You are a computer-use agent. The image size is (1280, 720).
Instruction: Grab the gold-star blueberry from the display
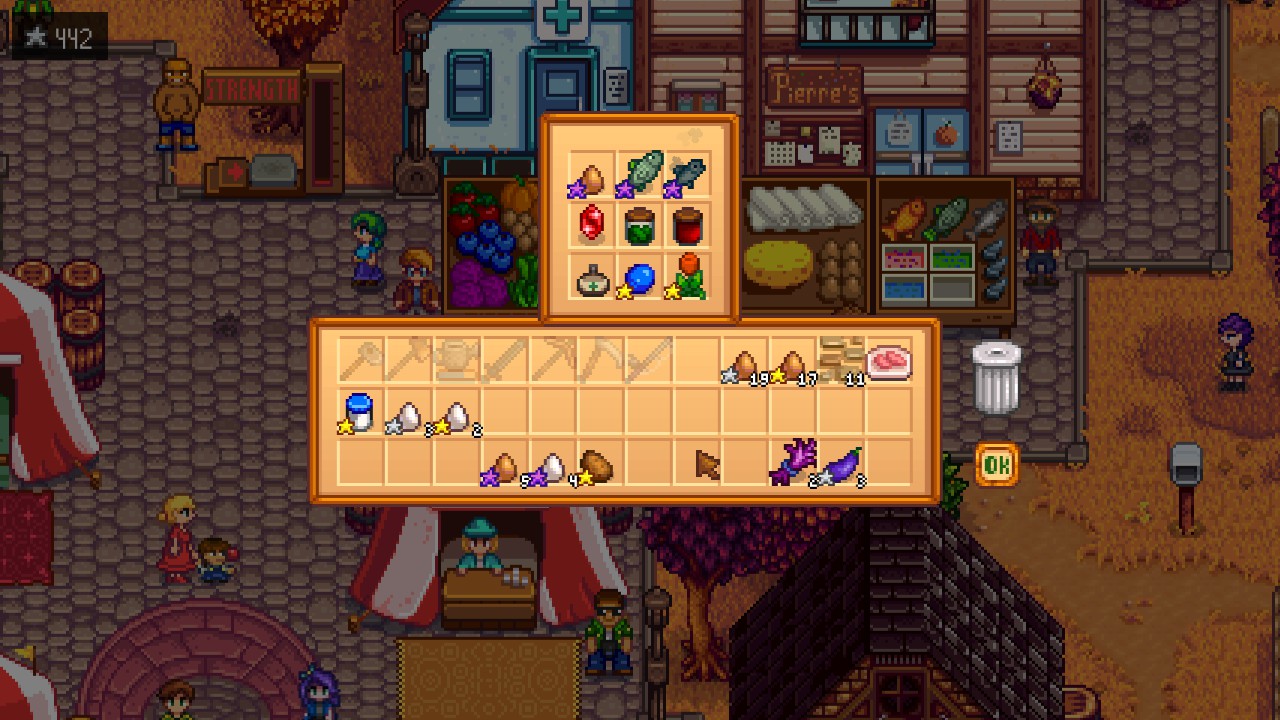(640, 282)
